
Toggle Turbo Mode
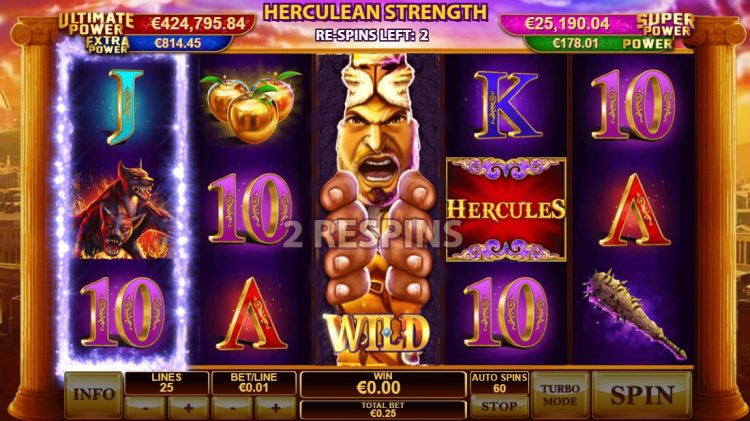coord(559,394)
